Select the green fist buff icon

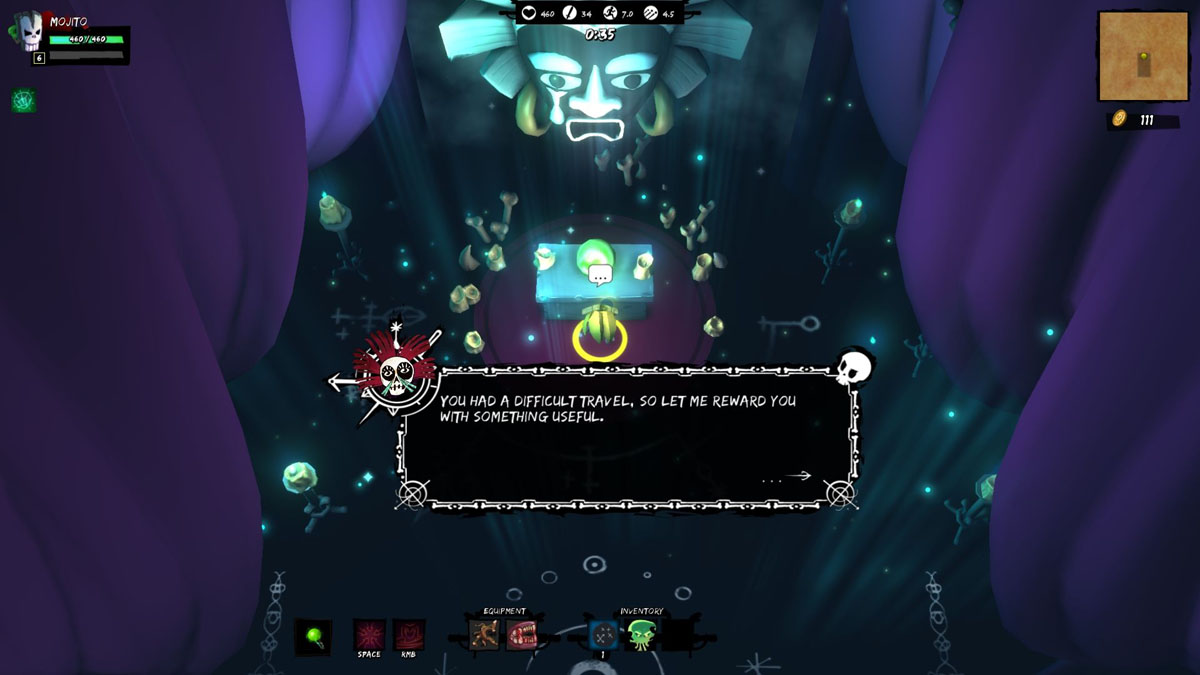pos(23,100)
